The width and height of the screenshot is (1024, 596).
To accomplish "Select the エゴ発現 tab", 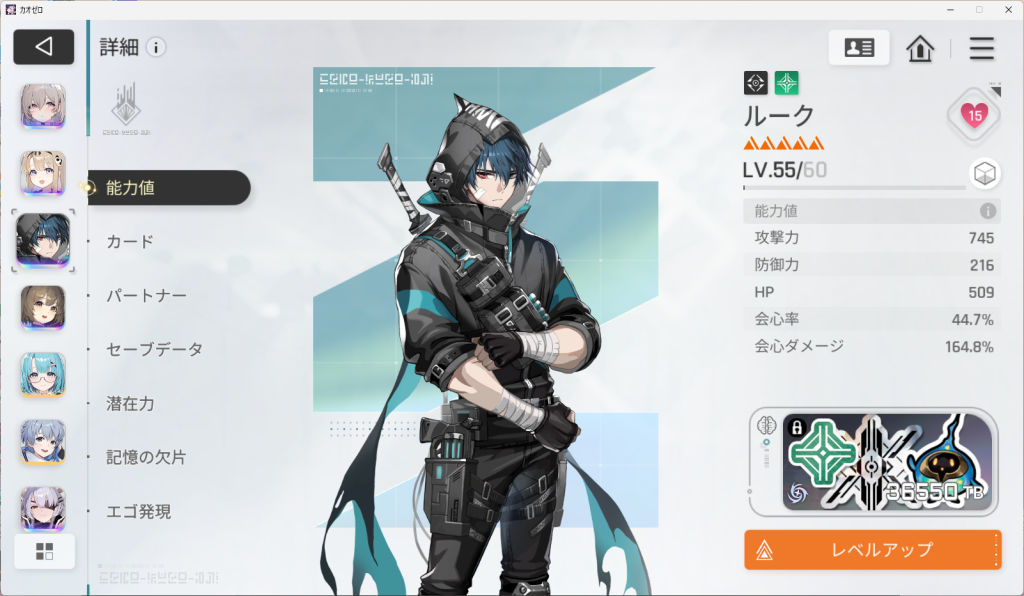I will pos(138,511).
